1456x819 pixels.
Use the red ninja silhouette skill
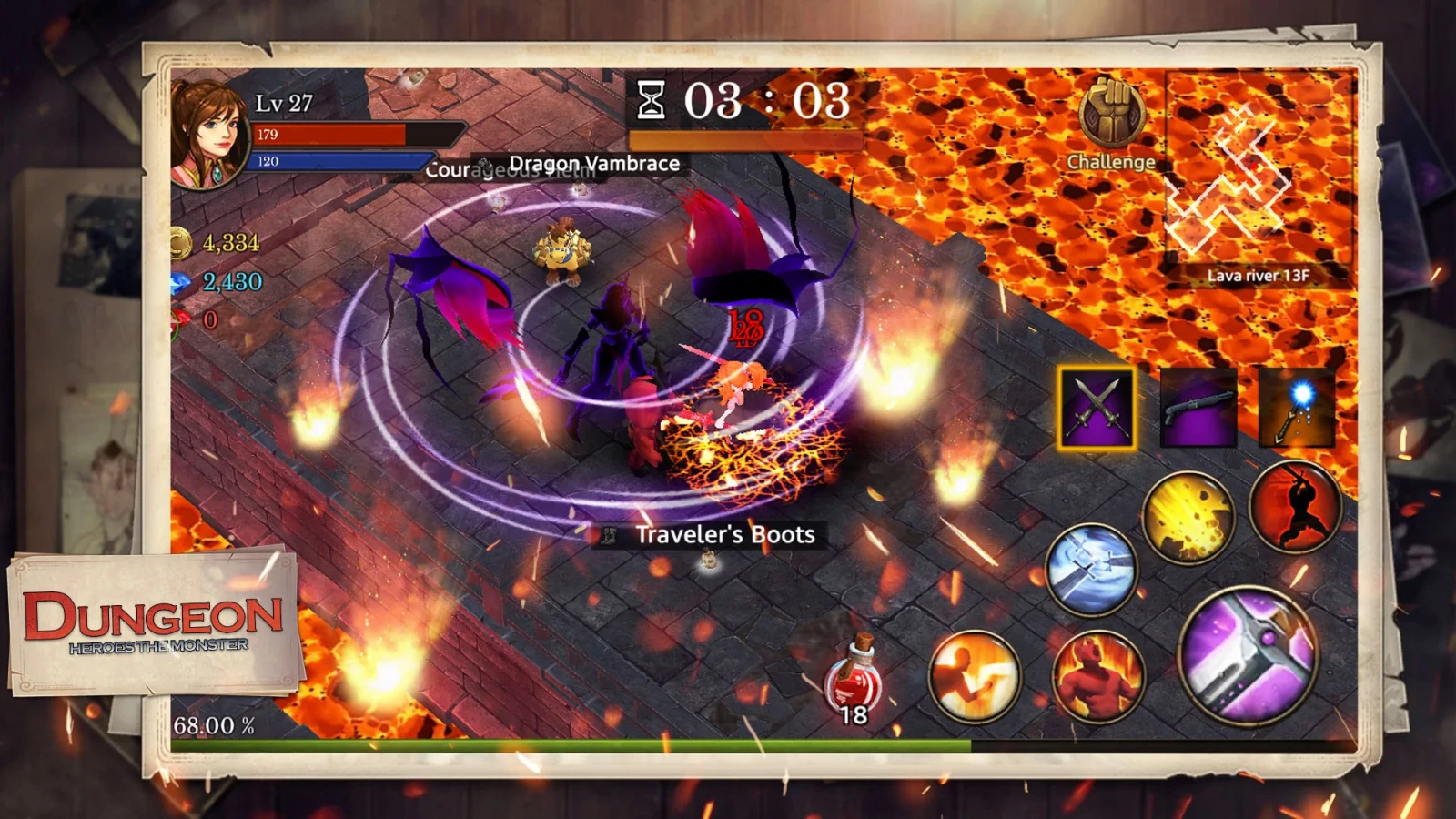tap(1294, 507)
